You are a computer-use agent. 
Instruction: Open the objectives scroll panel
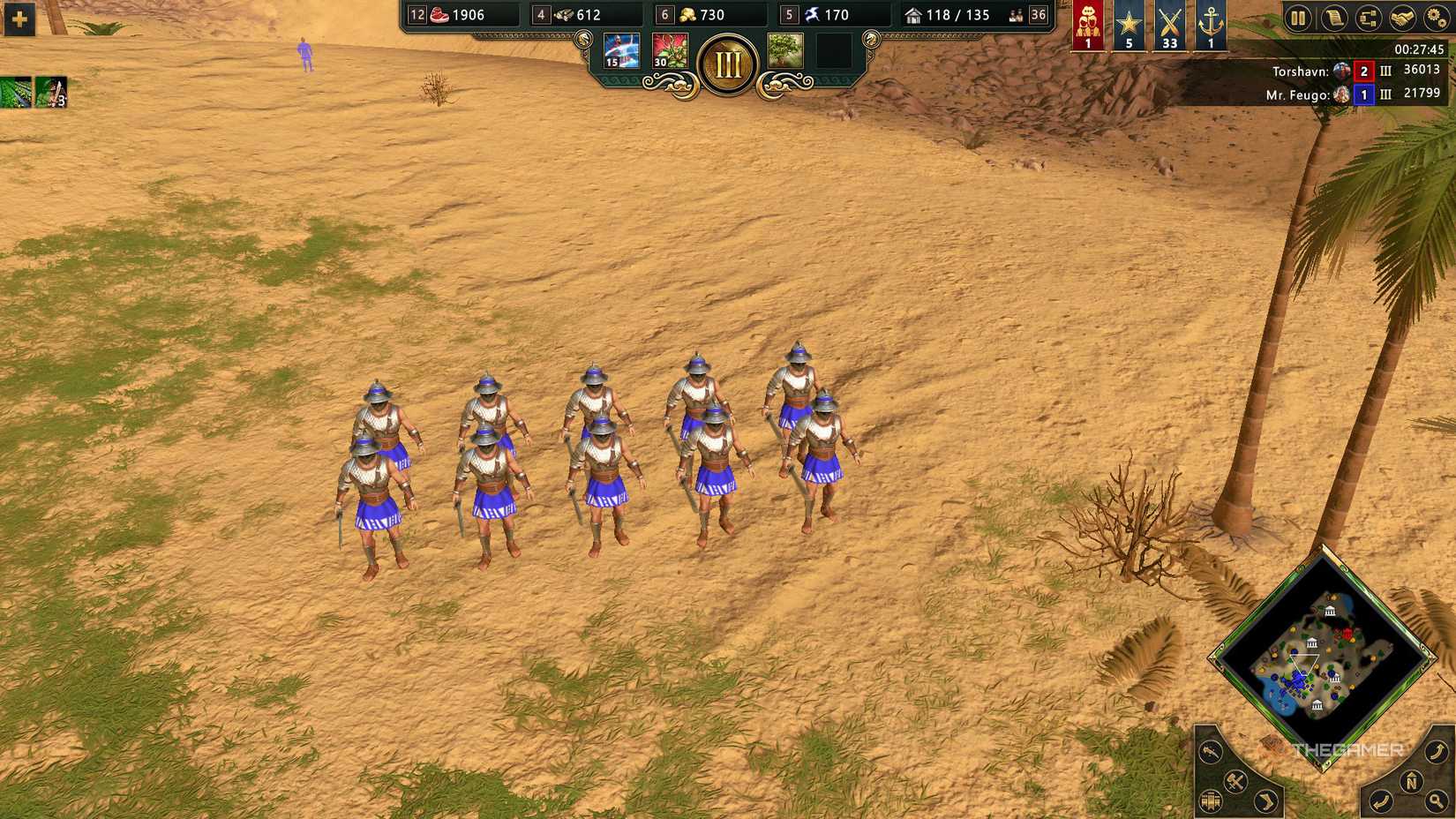1333,19
